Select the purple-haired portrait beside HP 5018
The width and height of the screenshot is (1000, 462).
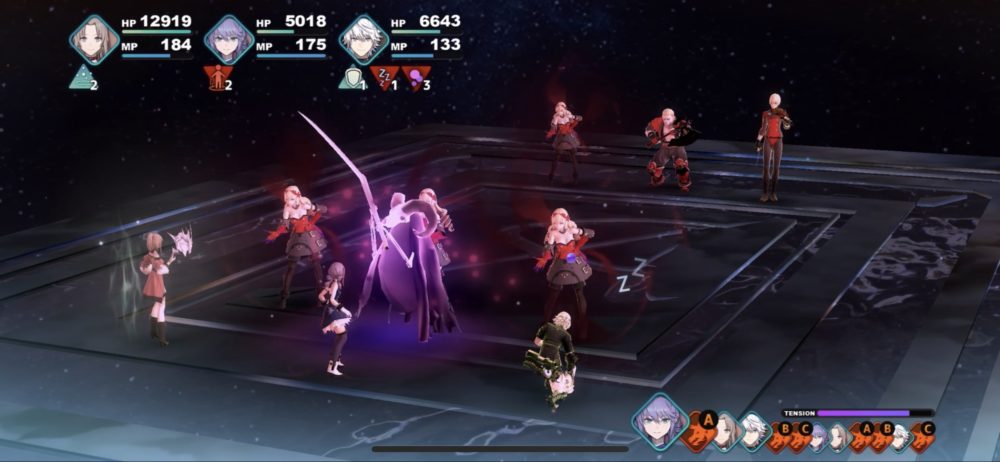(x=228, y=39)
